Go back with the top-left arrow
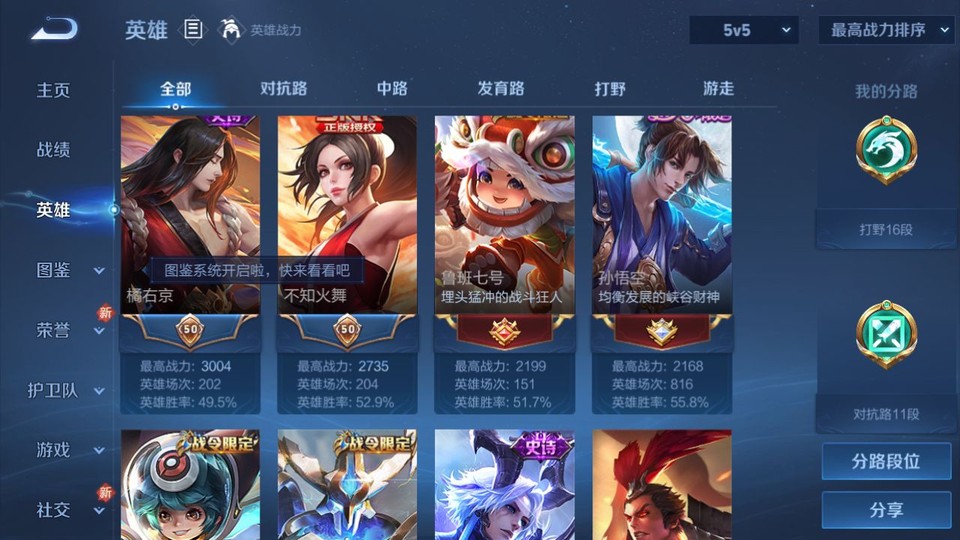The height and width of the screenshot is (540, 960). (54, 30)
